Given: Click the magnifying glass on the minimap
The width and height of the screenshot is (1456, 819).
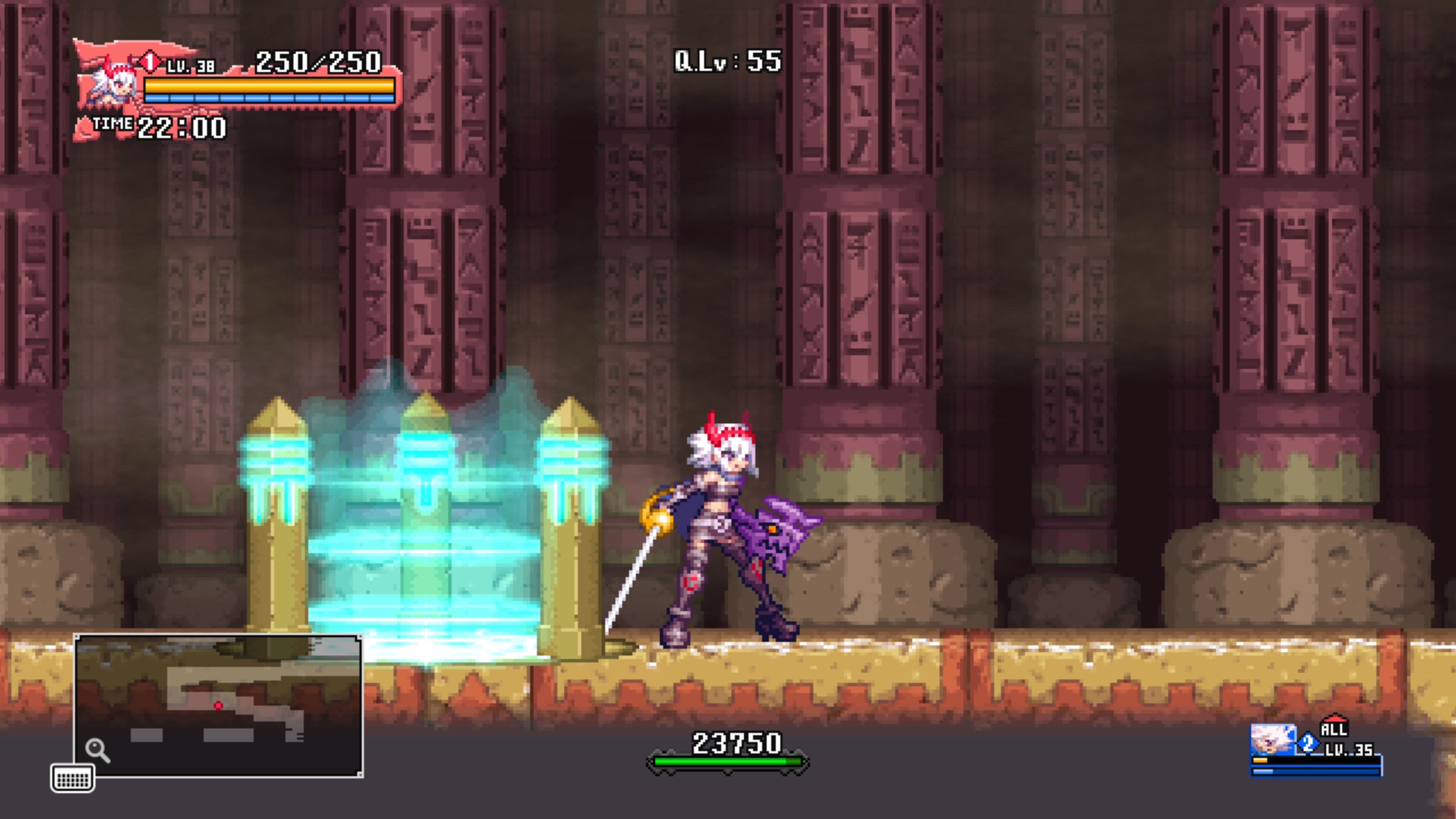Looking at the screenshot, I should point(97,750).
